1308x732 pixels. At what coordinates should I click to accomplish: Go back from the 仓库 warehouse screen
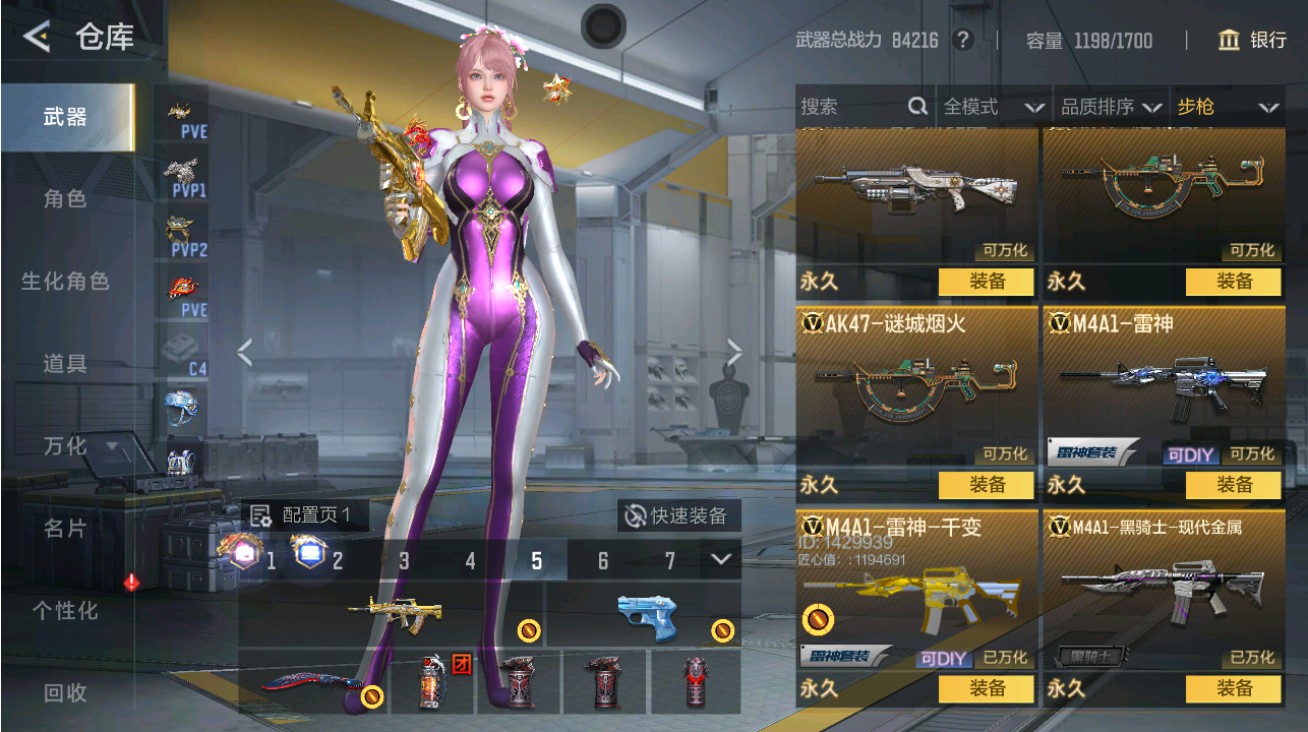coord(37,38)
